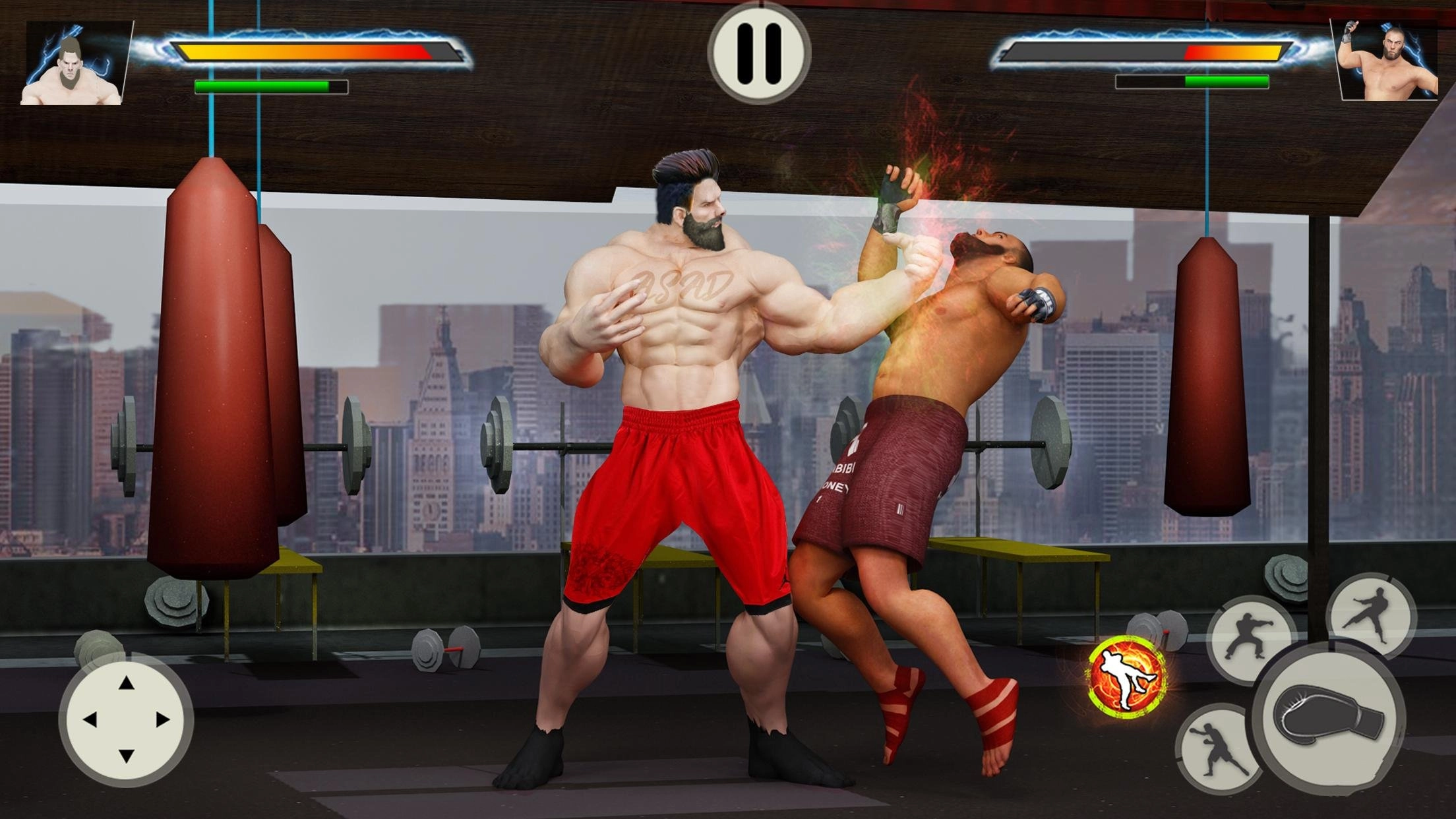The width and height of the screenshot is (1456, 819).
Task: Select your fighter's portrait in top left
Action: tap(73, 63)
